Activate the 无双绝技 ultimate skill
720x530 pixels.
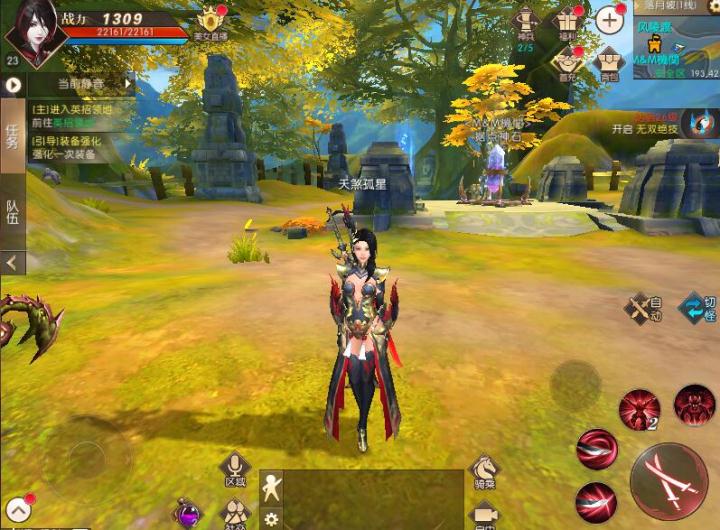click(x=701, y=123)
